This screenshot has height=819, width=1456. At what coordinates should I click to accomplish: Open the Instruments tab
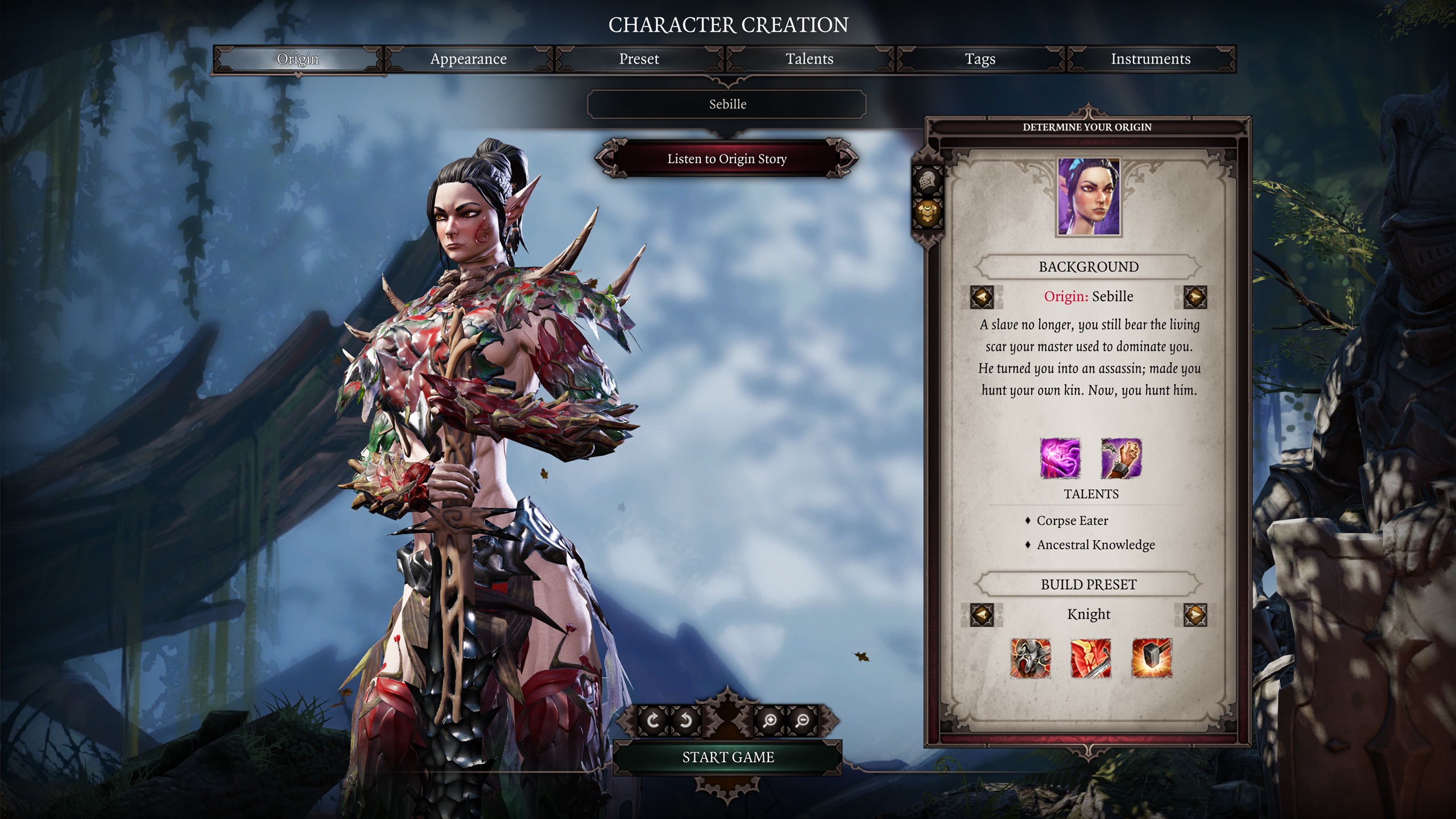click(1151, 59)
